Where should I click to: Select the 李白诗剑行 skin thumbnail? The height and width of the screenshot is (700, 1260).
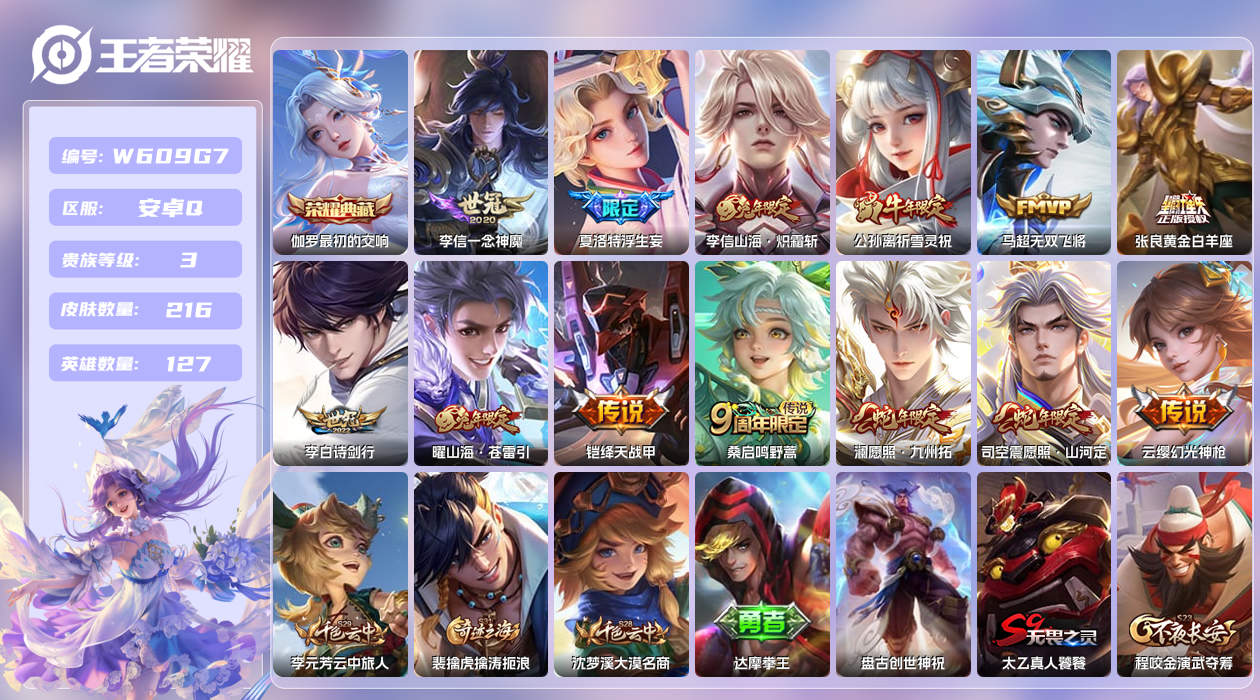340,363
